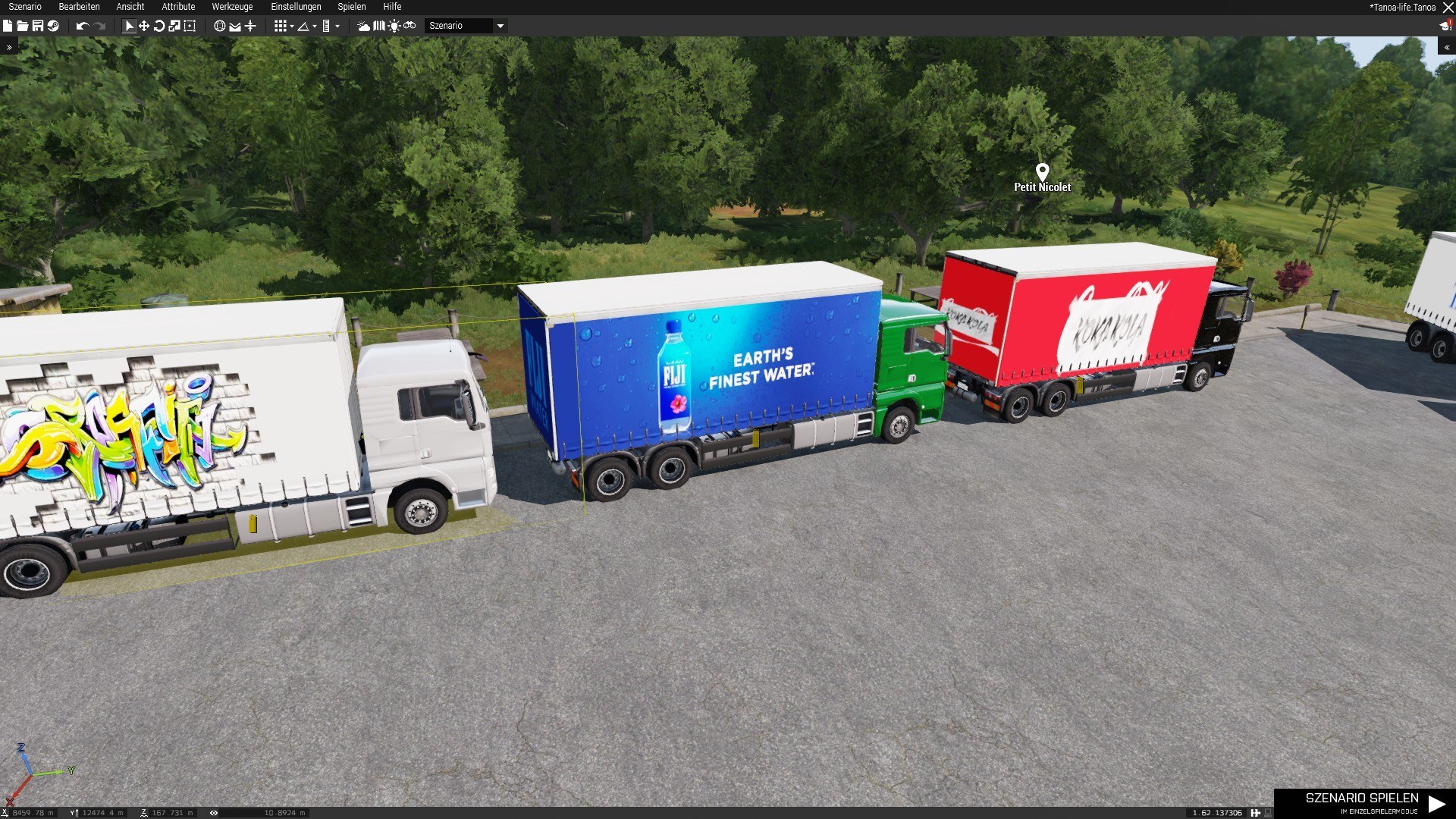Open the Werkzeuge menu
The image size is (1456, 819).
coord(232,7)
